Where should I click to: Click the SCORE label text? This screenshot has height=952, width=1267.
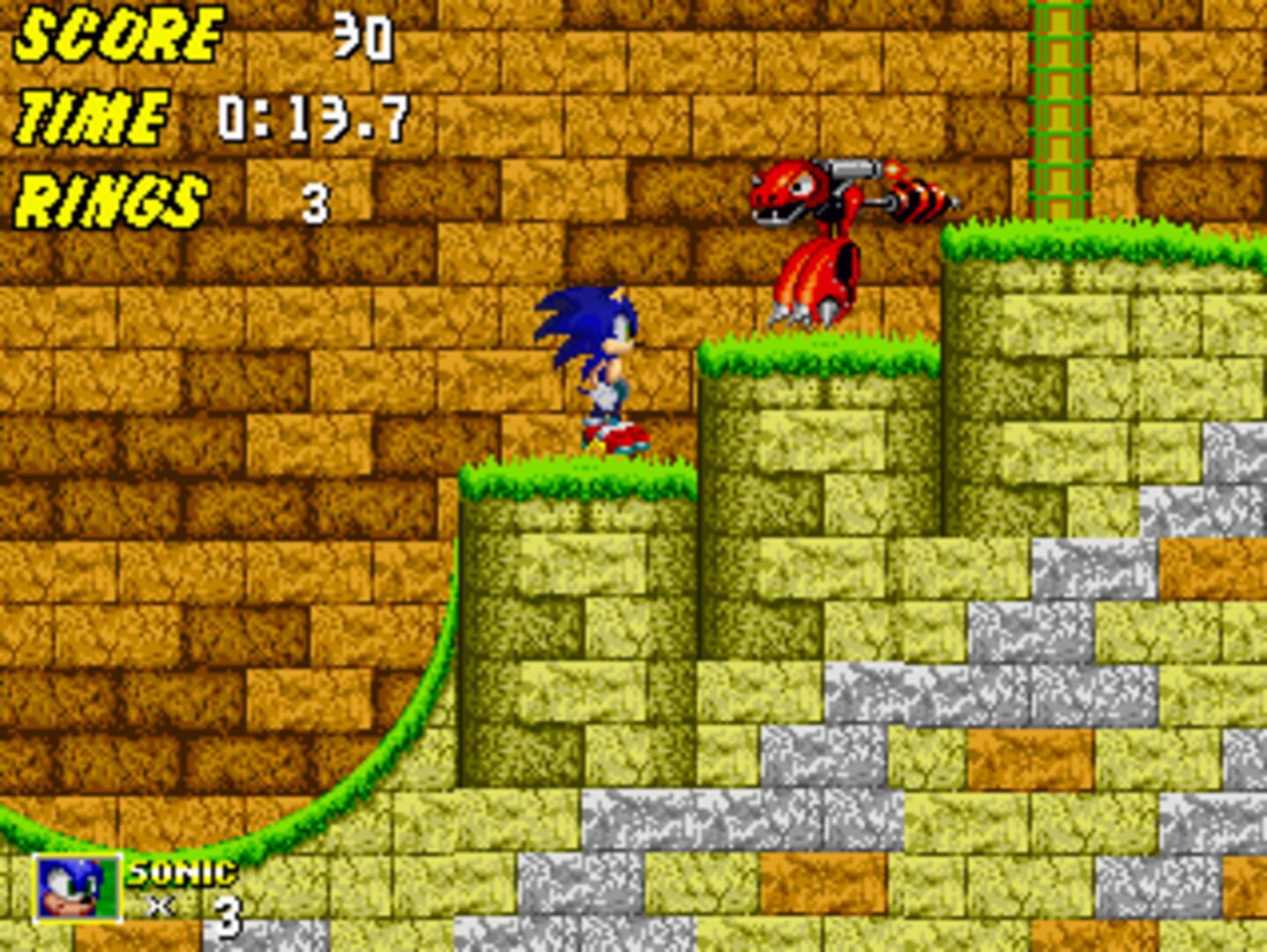click(115, 35)
